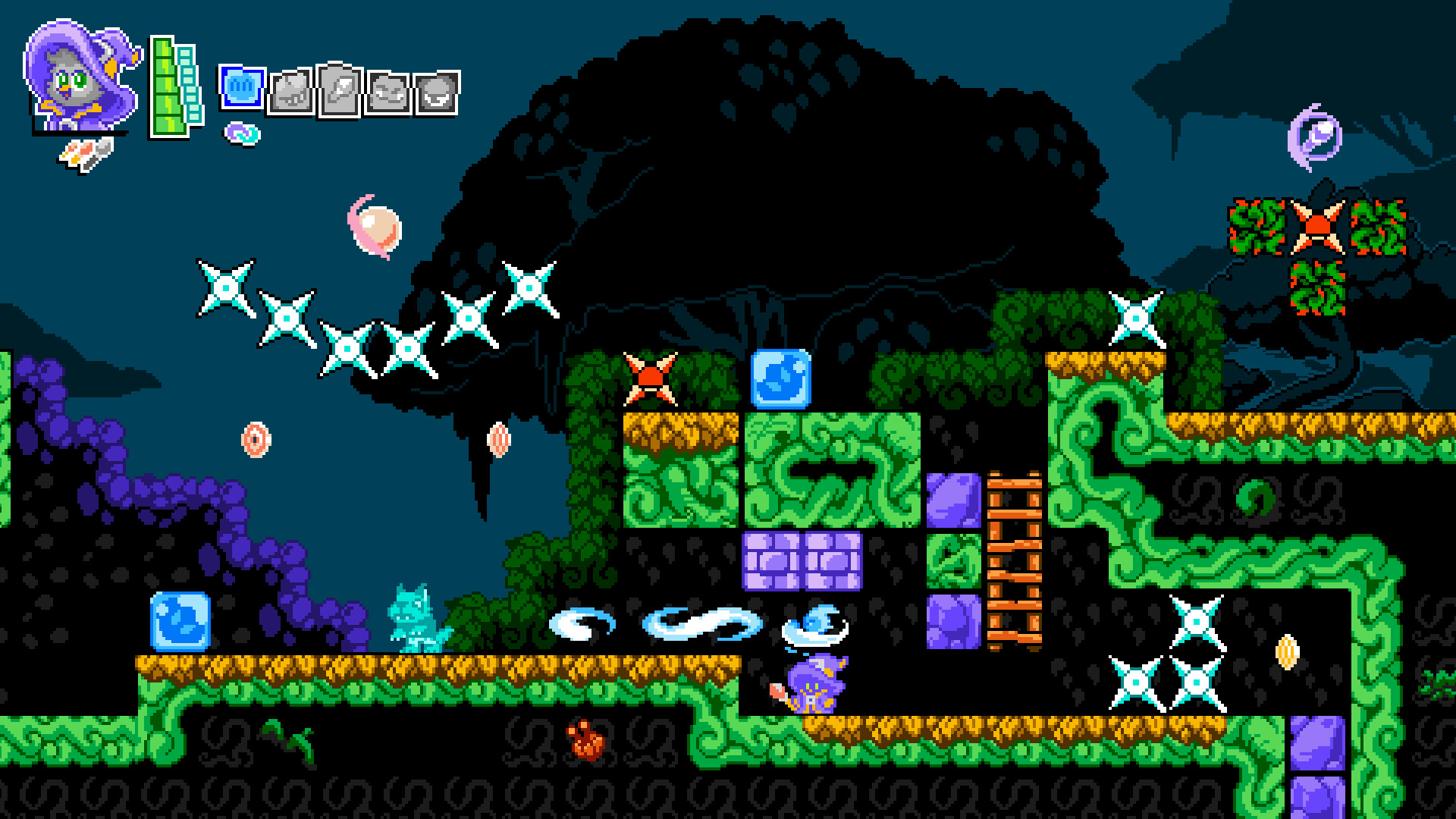Click the swirl token below the spell bar
This screenshot has height=819, width=1456.
241,133
